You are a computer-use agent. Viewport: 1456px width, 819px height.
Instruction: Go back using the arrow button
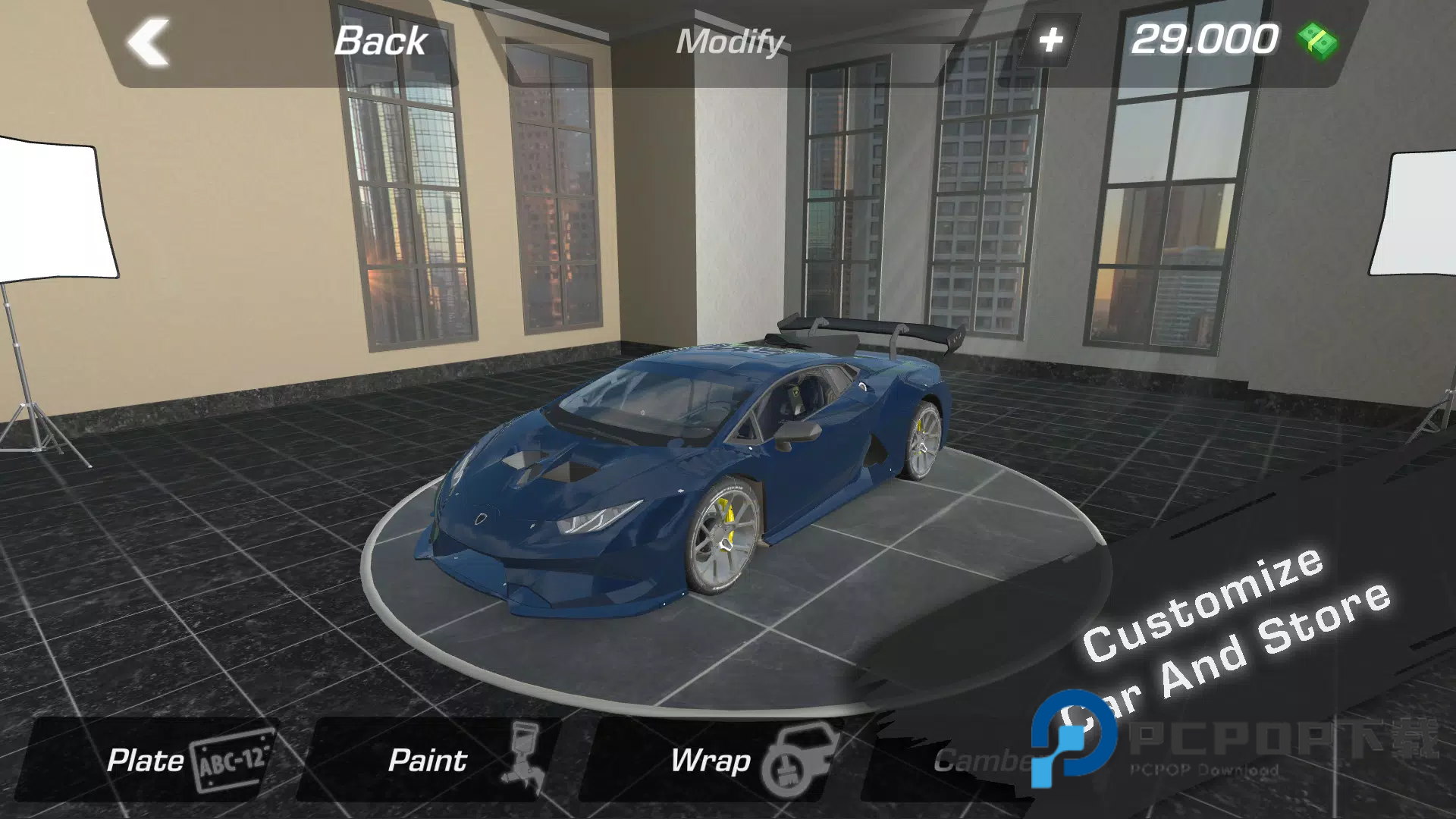[148, 42]
